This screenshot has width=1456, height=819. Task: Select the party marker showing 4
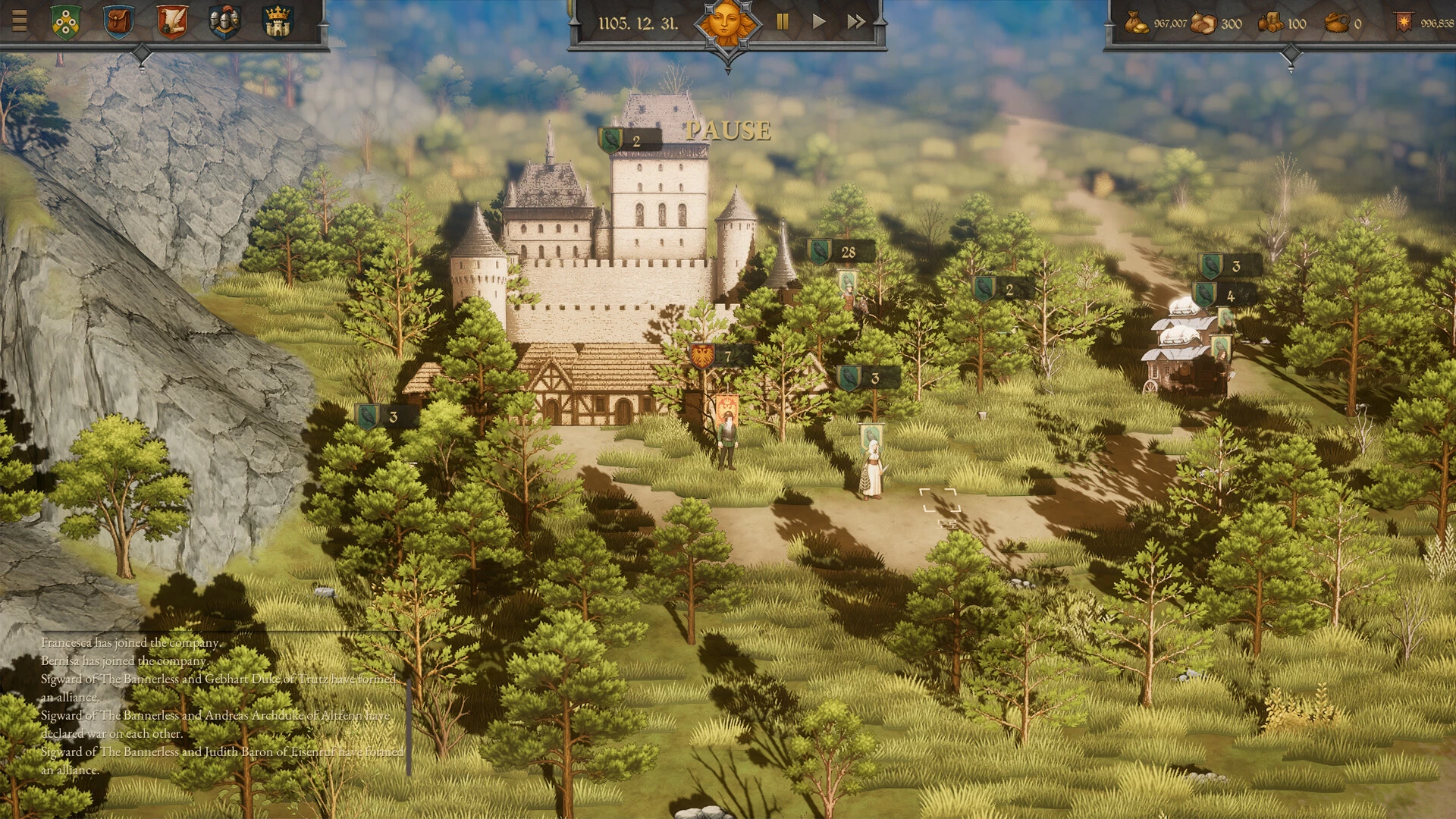pyautogui.click(x=1222, y=296)
